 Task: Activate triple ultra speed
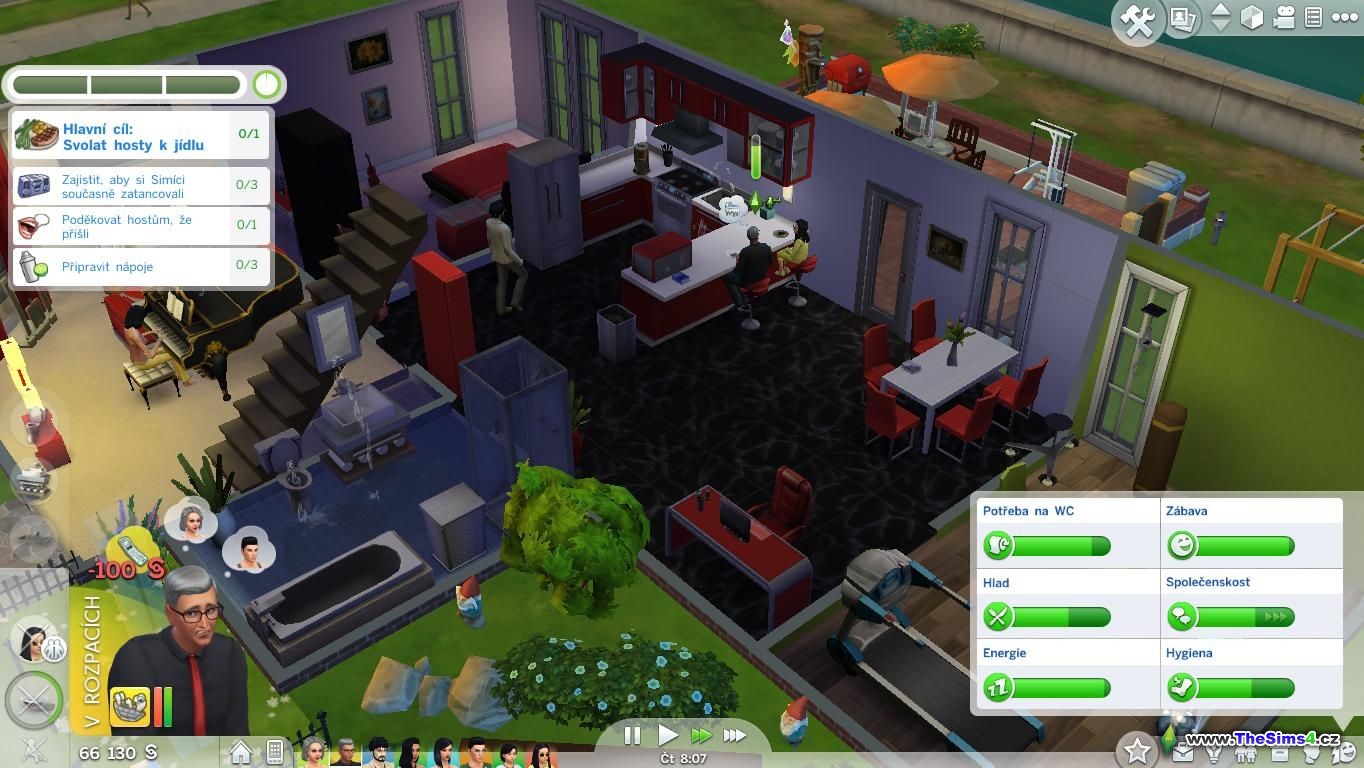point(735,736)
